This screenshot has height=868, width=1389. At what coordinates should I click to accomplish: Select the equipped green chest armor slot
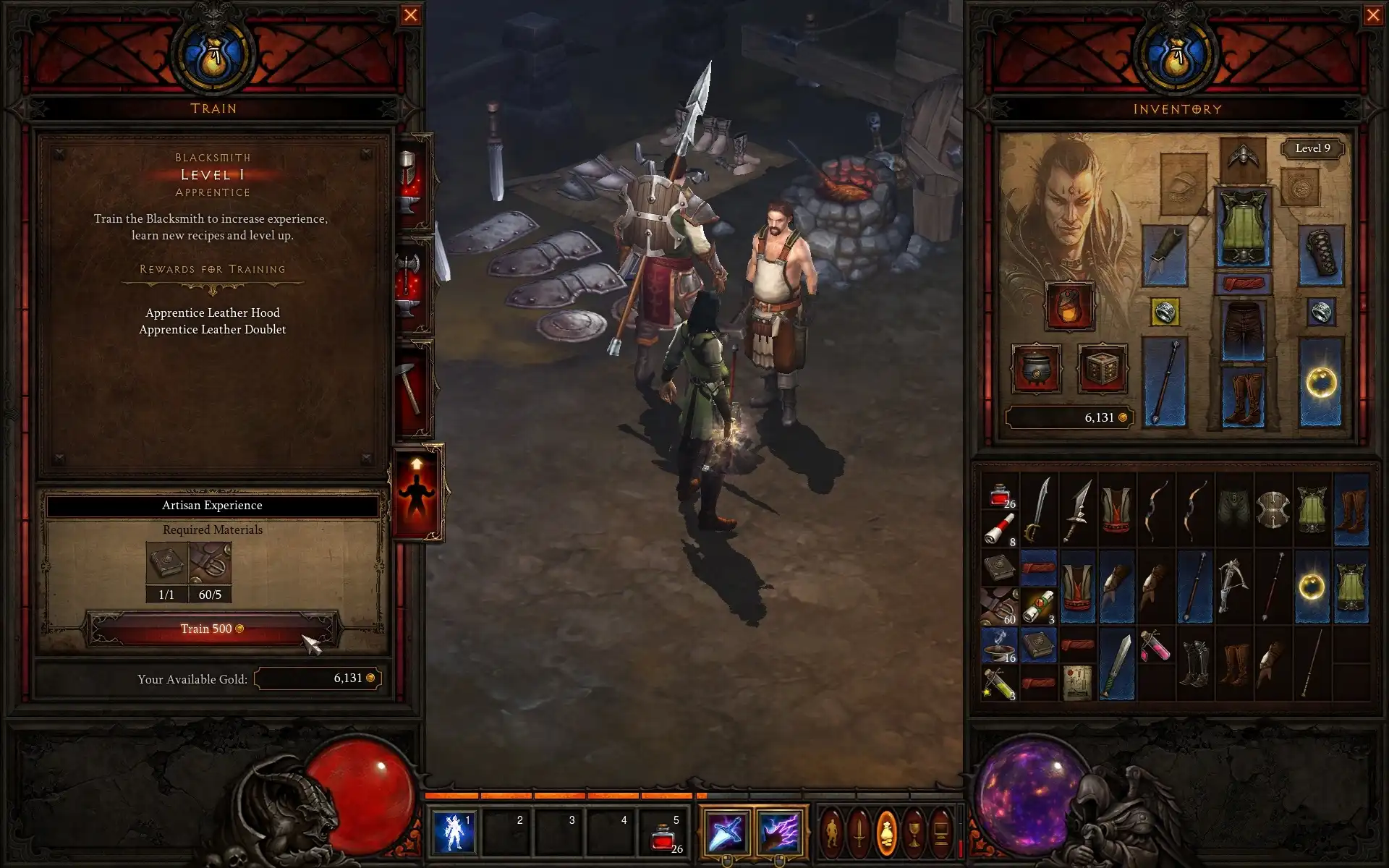[x=1243, y=227]
